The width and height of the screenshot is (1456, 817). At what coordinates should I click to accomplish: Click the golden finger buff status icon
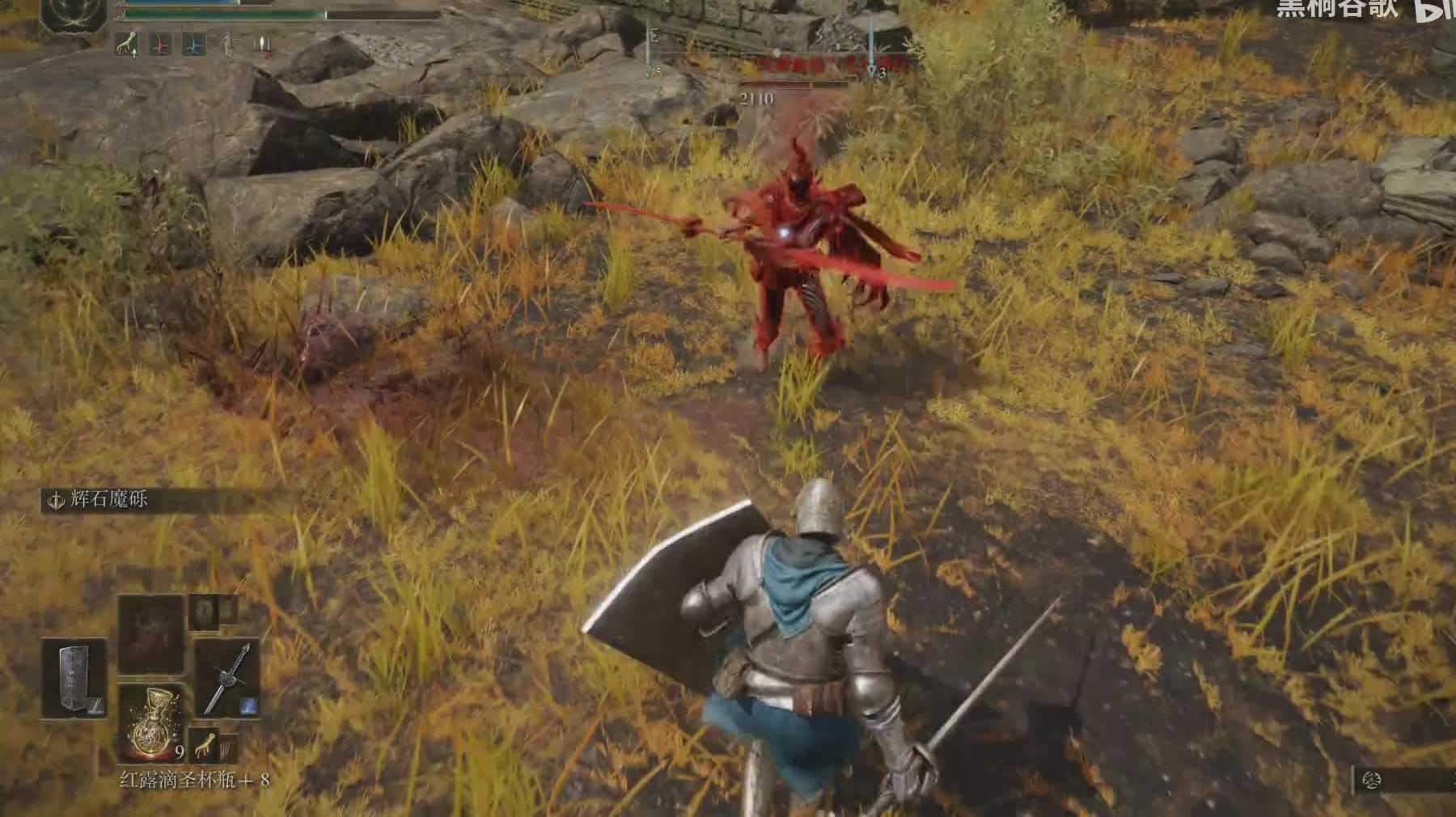point(127,44)
